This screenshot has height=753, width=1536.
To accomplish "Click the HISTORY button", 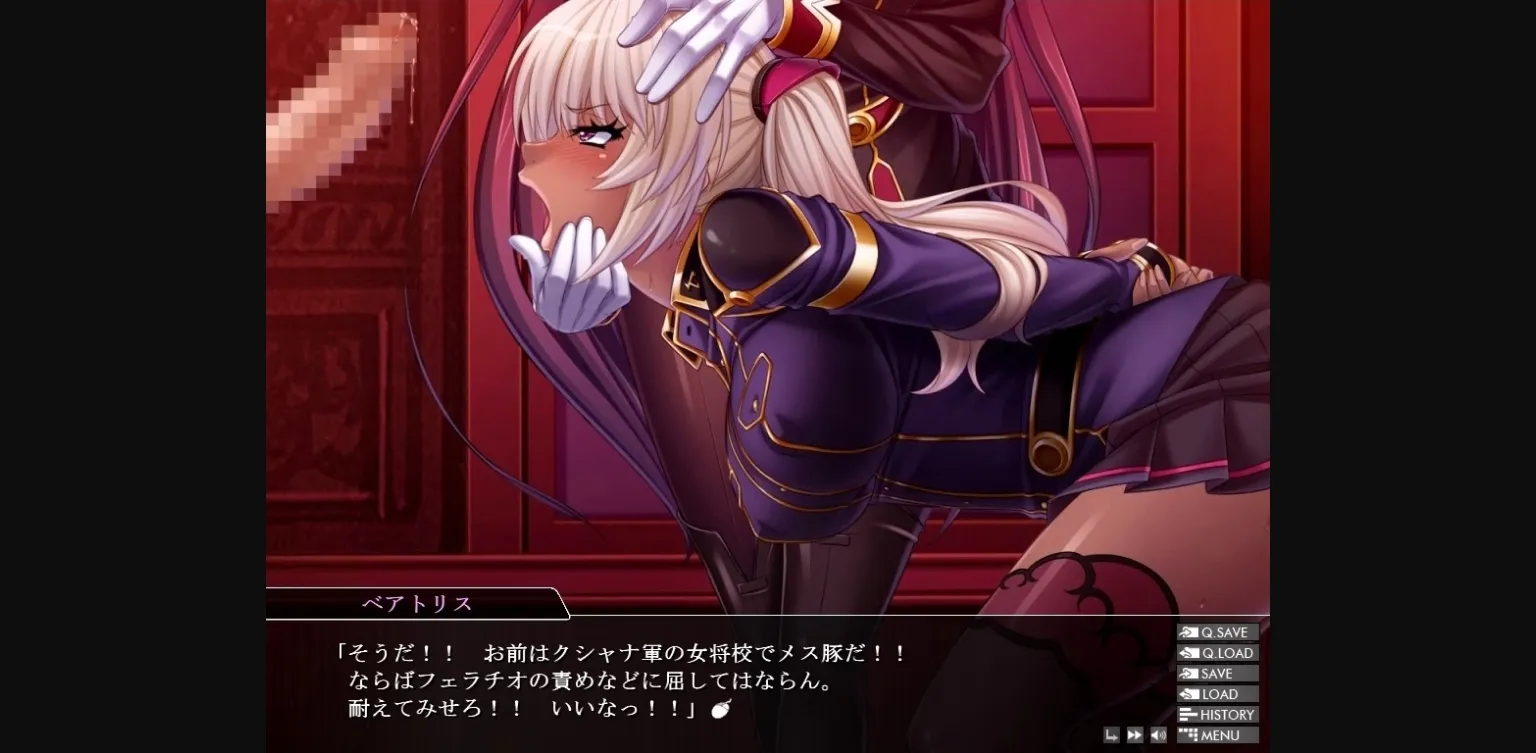I will (1218, 714).
